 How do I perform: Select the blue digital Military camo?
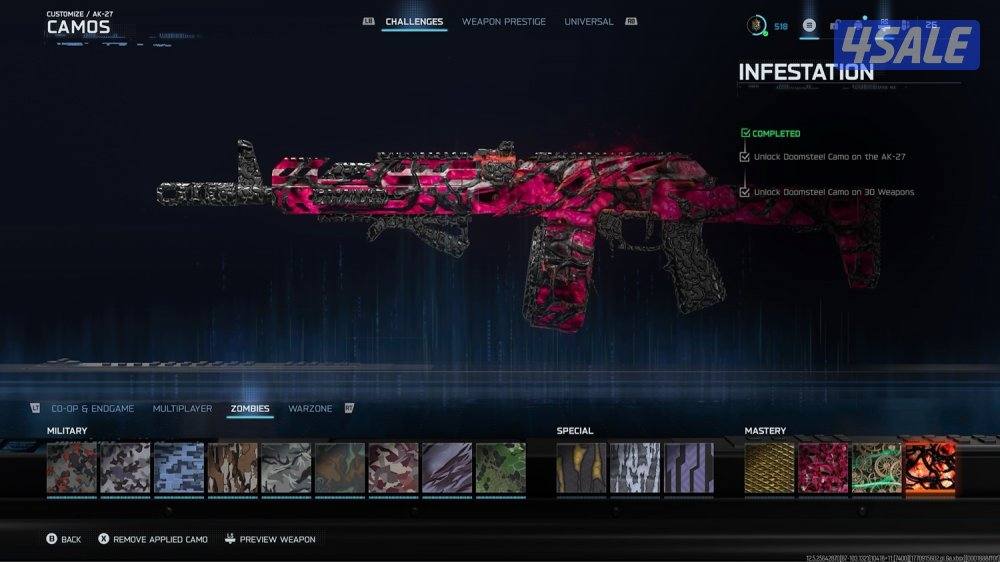click(x=179, y=468)
